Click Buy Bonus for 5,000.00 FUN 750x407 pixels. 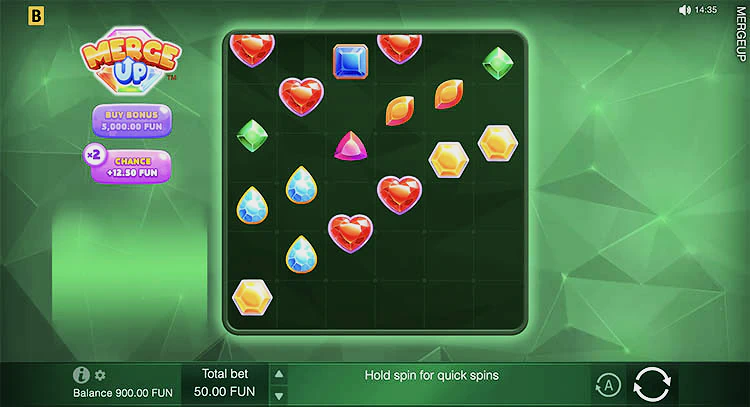[x=132, y=120]
